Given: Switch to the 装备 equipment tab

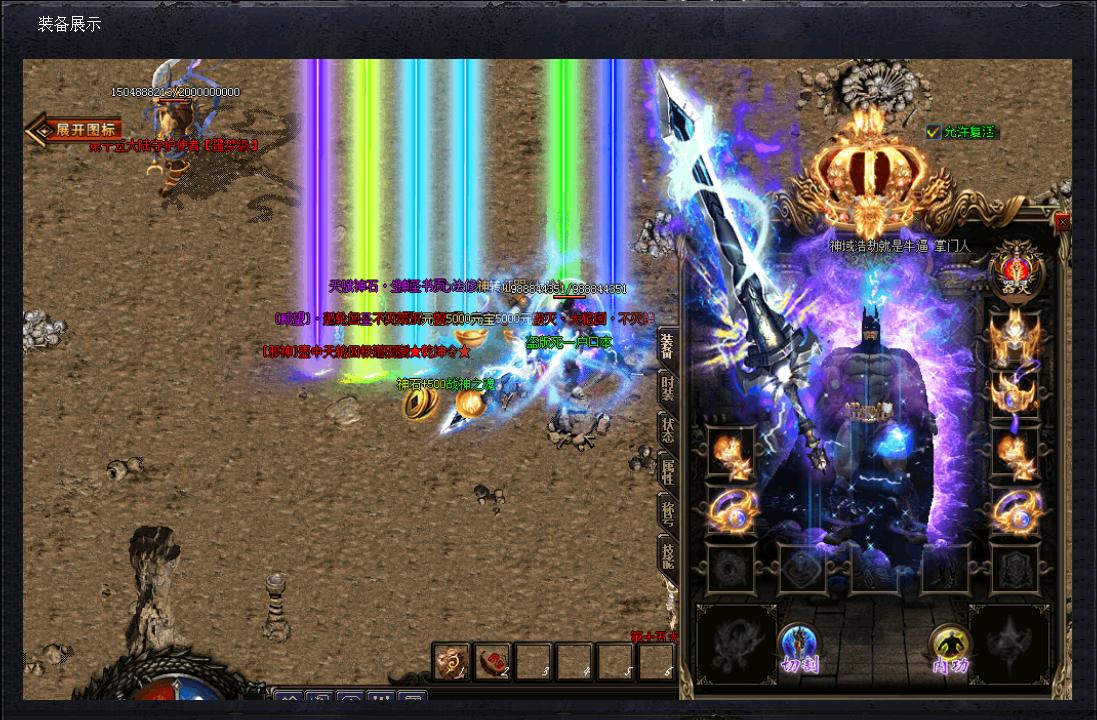Looking at the screenshot, I should (x=666, y=345).
